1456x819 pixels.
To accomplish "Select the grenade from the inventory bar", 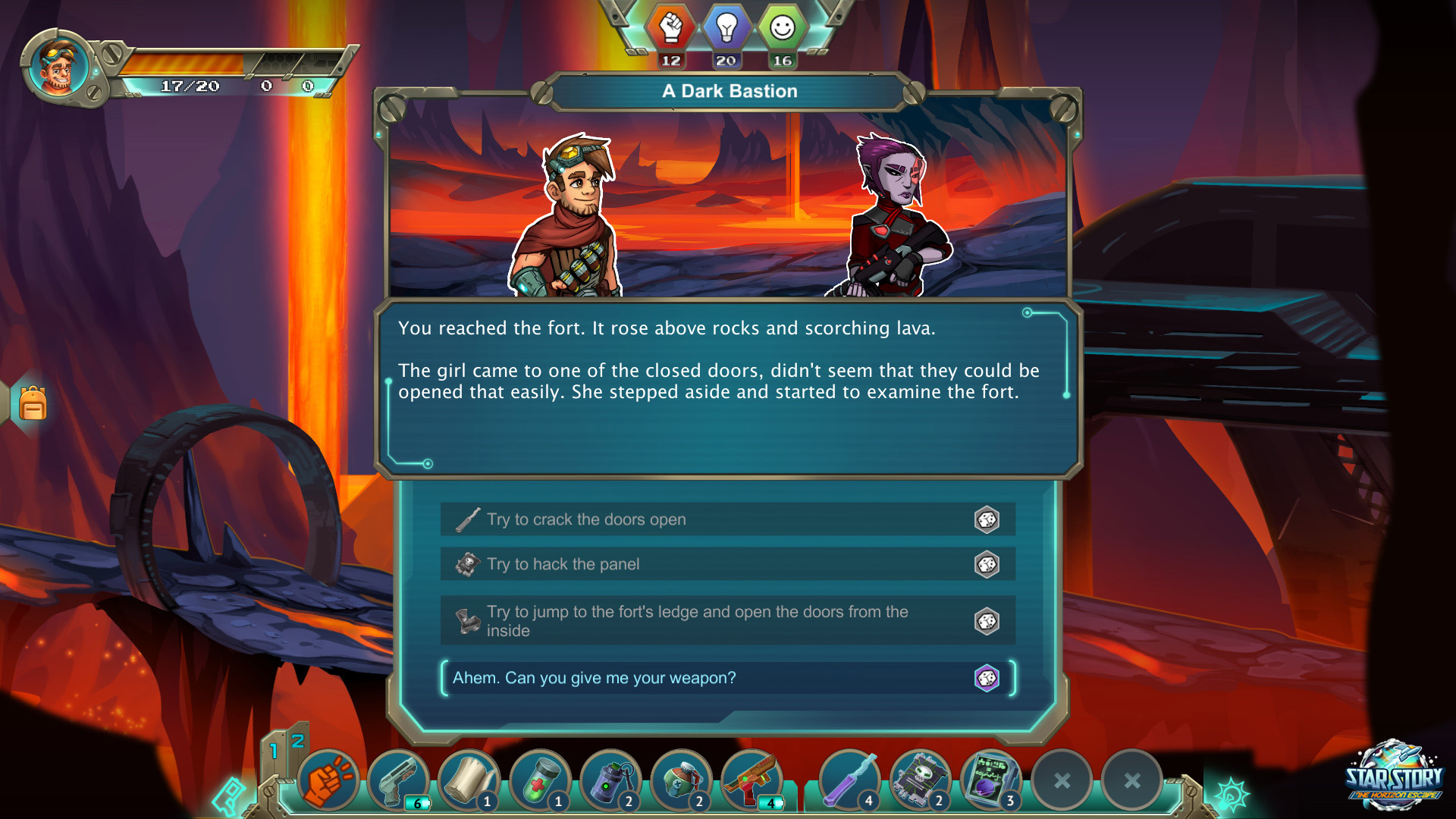I will click(x=610, y=780).
